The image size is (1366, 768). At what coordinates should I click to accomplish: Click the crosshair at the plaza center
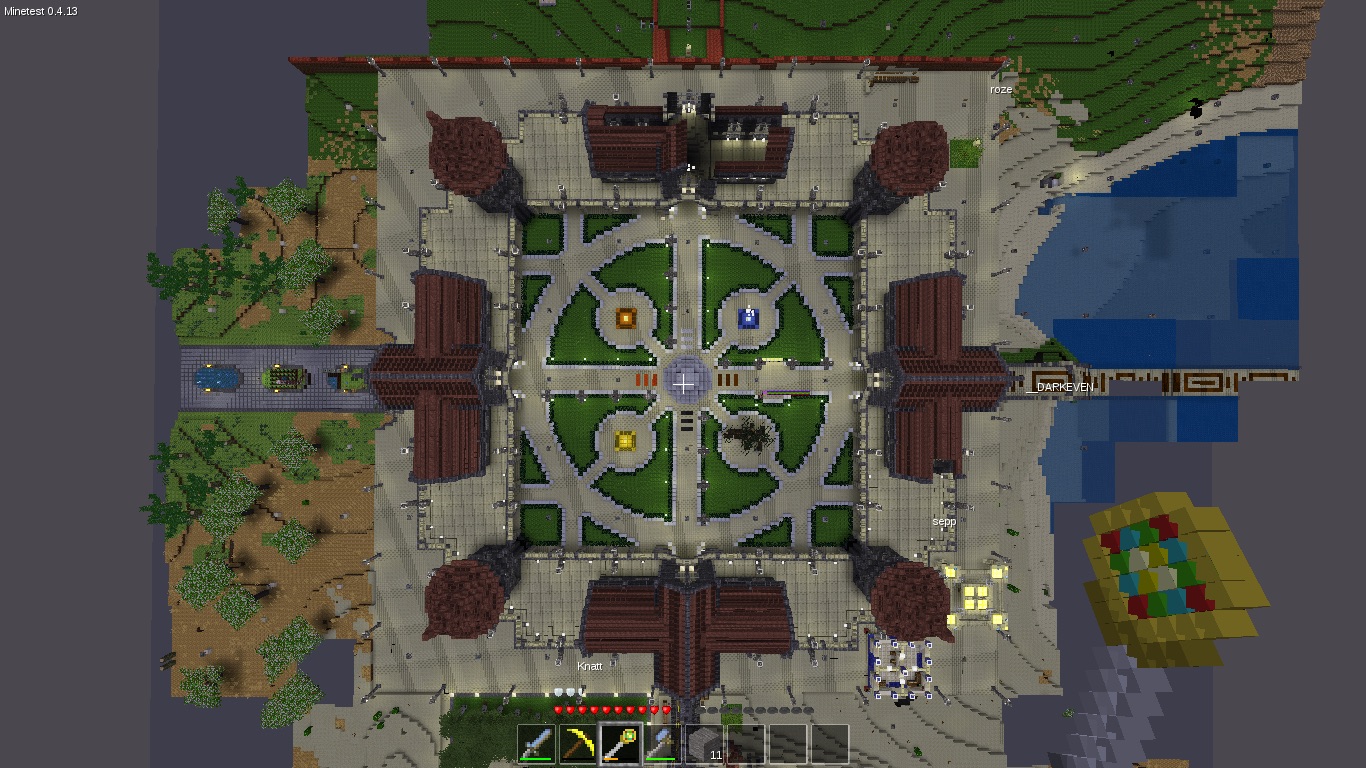point(684,385)
